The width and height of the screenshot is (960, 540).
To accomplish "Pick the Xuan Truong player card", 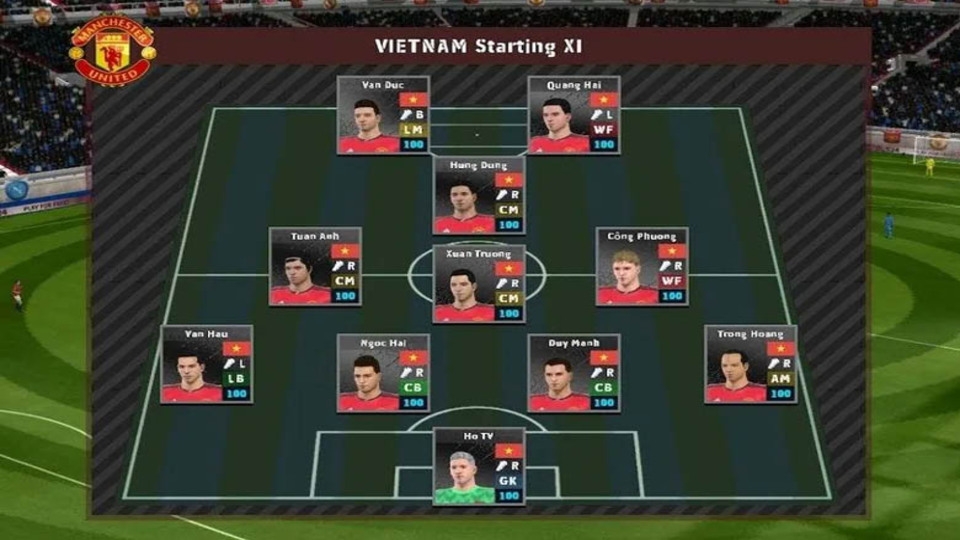I will pos(479,284).
